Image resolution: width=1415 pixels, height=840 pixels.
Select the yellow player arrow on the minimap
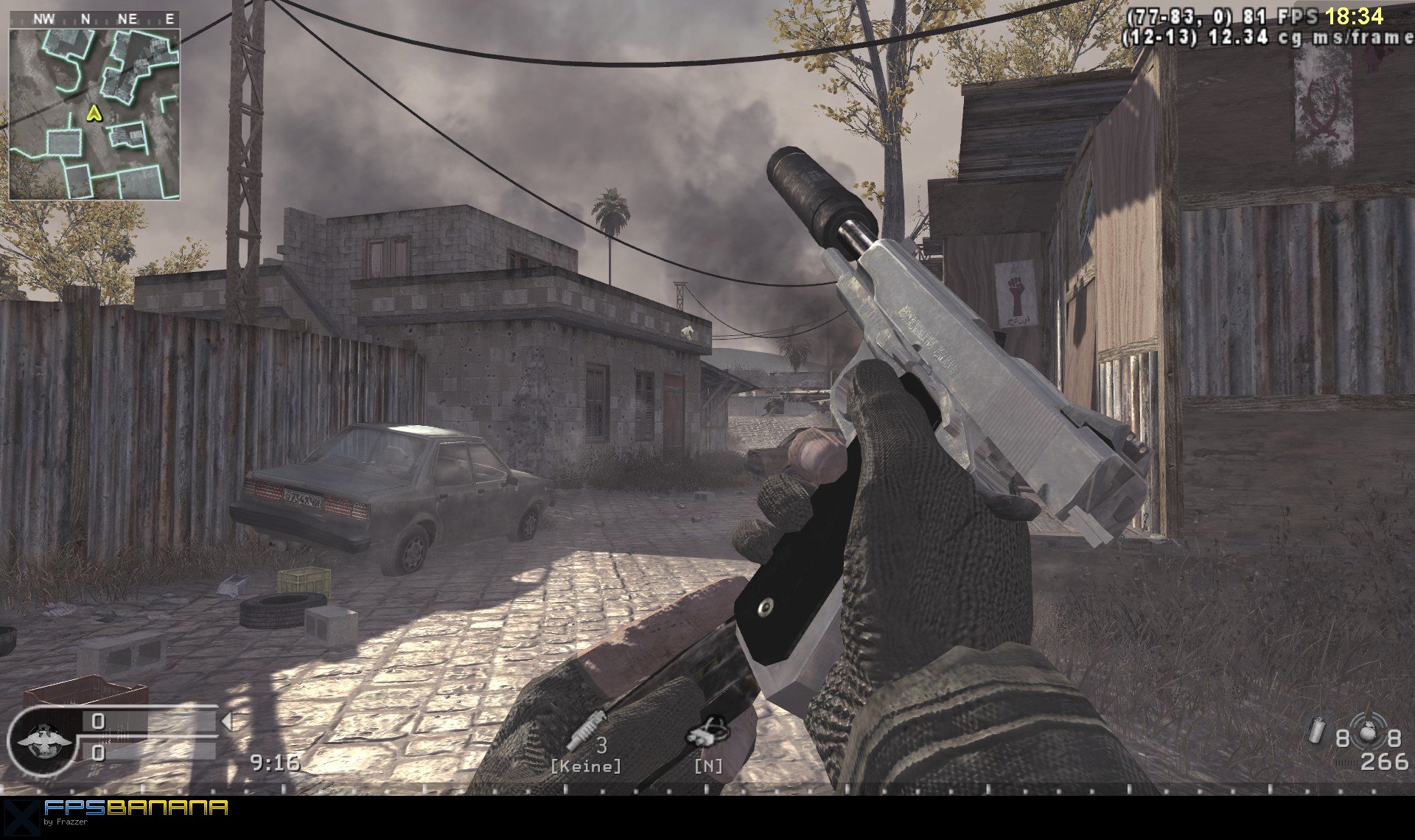94,113
